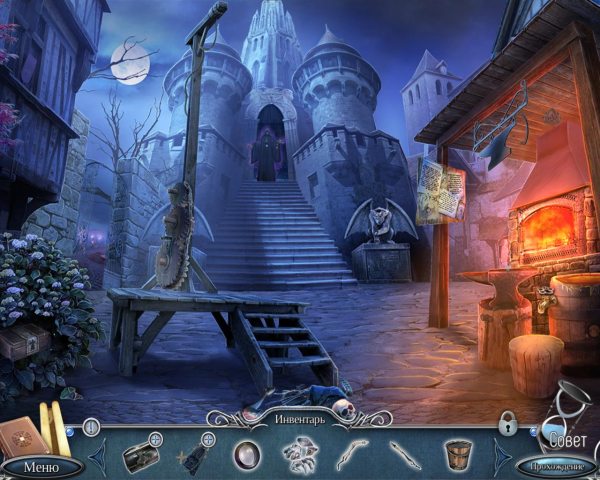Select the thin metal rod item
The image size is (600, 480).
404,454
